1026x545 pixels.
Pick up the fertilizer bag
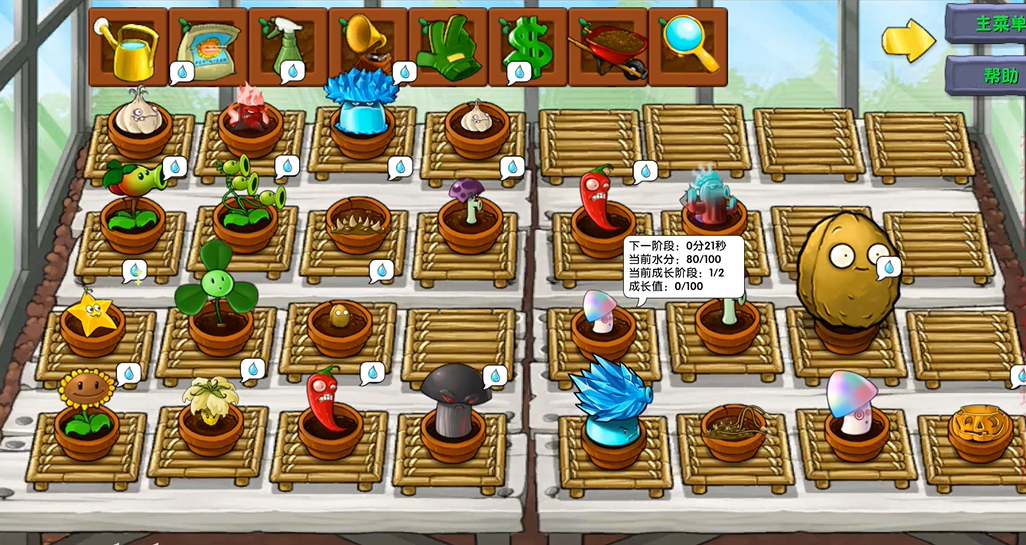click(208, 47)
